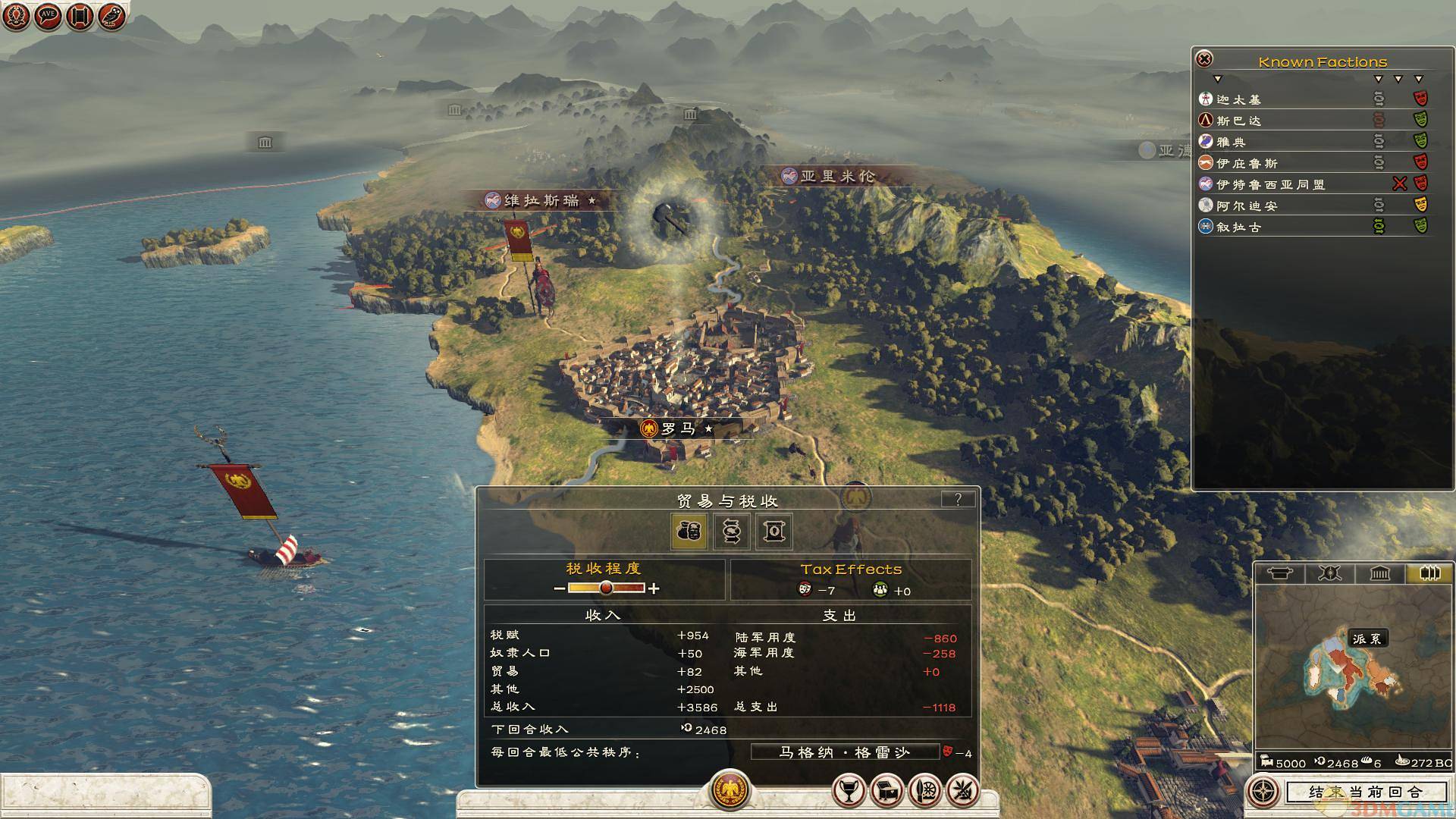Close the Known Factions panel
The width and height of the screenshot is (1456, 819).
click(x=1204, y=59)
